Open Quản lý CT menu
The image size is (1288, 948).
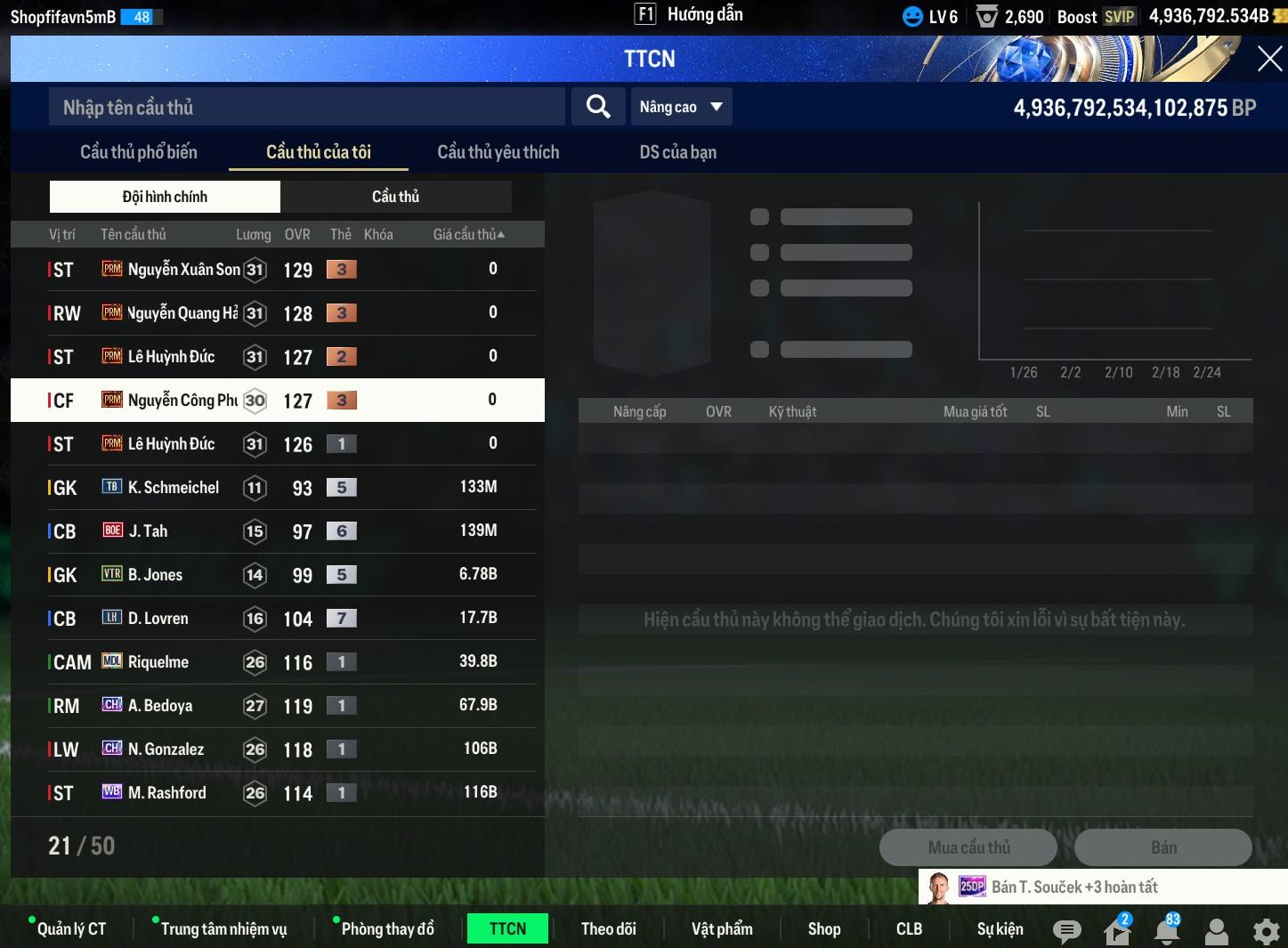(71, 929)
